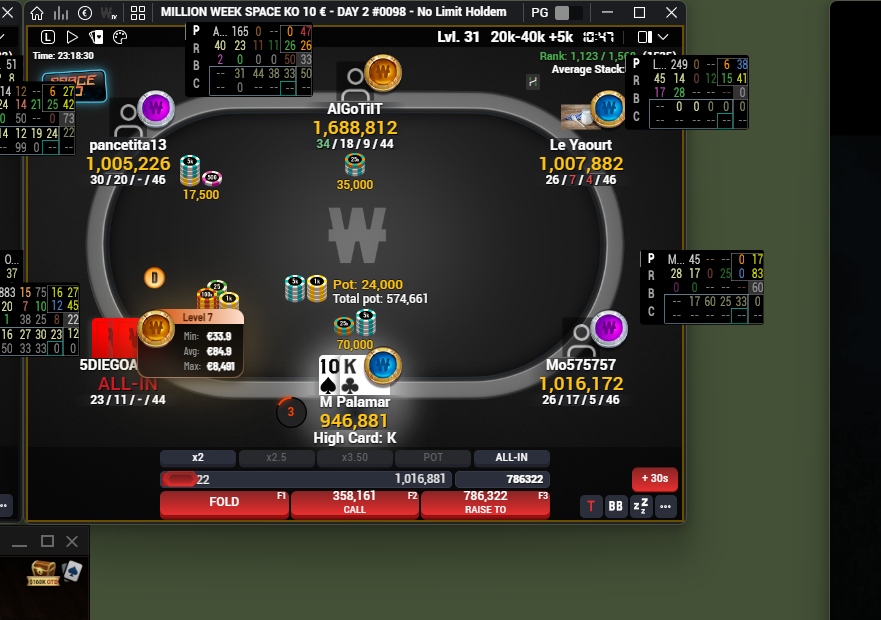Viewport: 881px width, 620px height.
Task: Raise to 786,322 chips
Action: click(x=485, y=503)
